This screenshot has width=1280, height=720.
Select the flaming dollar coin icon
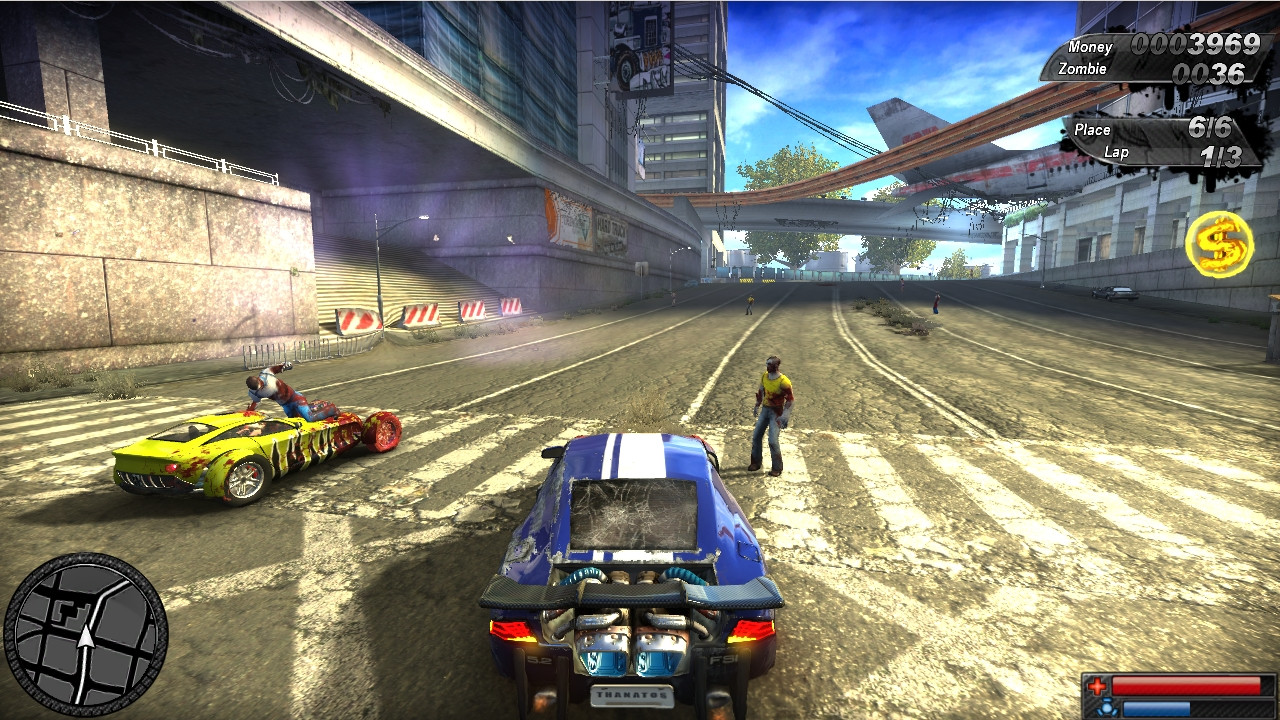[x=1218, y=243]
